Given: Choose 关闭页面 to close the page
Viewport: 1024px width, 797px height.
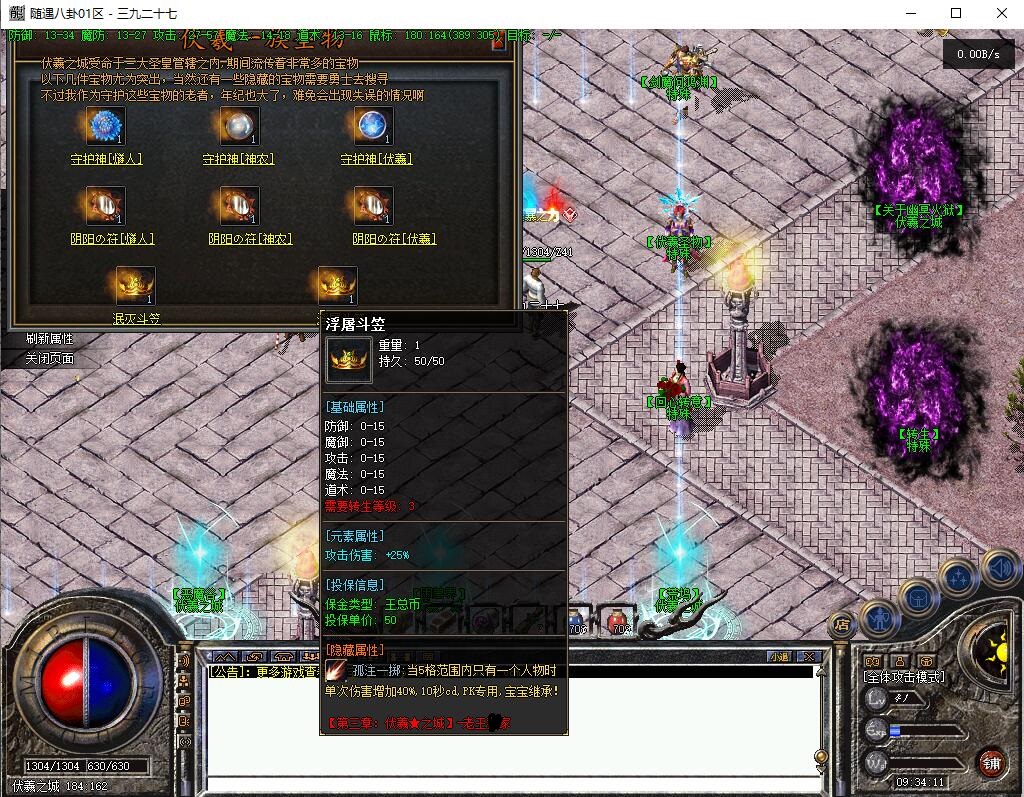Looking at the screenshot, I should coord(50,358).
